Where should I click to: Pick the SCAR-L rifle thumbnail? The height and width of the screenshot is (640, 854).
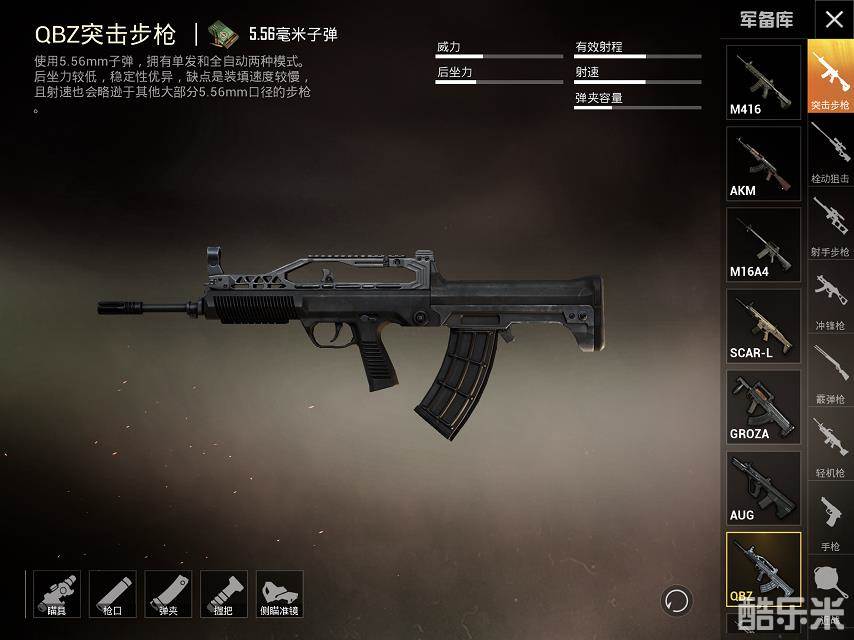tap(763, 326)
